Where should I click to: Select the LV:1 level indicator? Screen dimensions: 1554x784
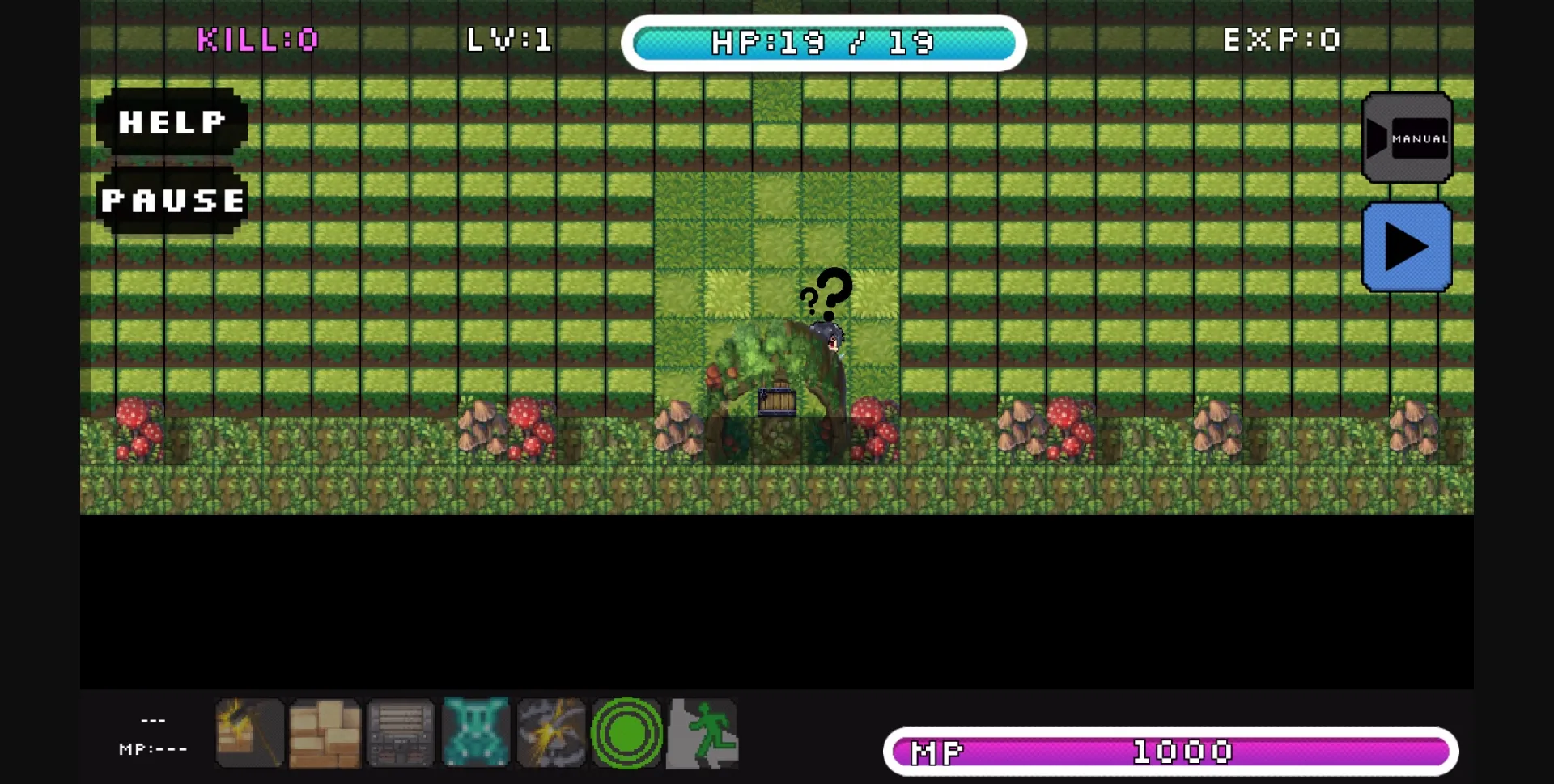509,40
